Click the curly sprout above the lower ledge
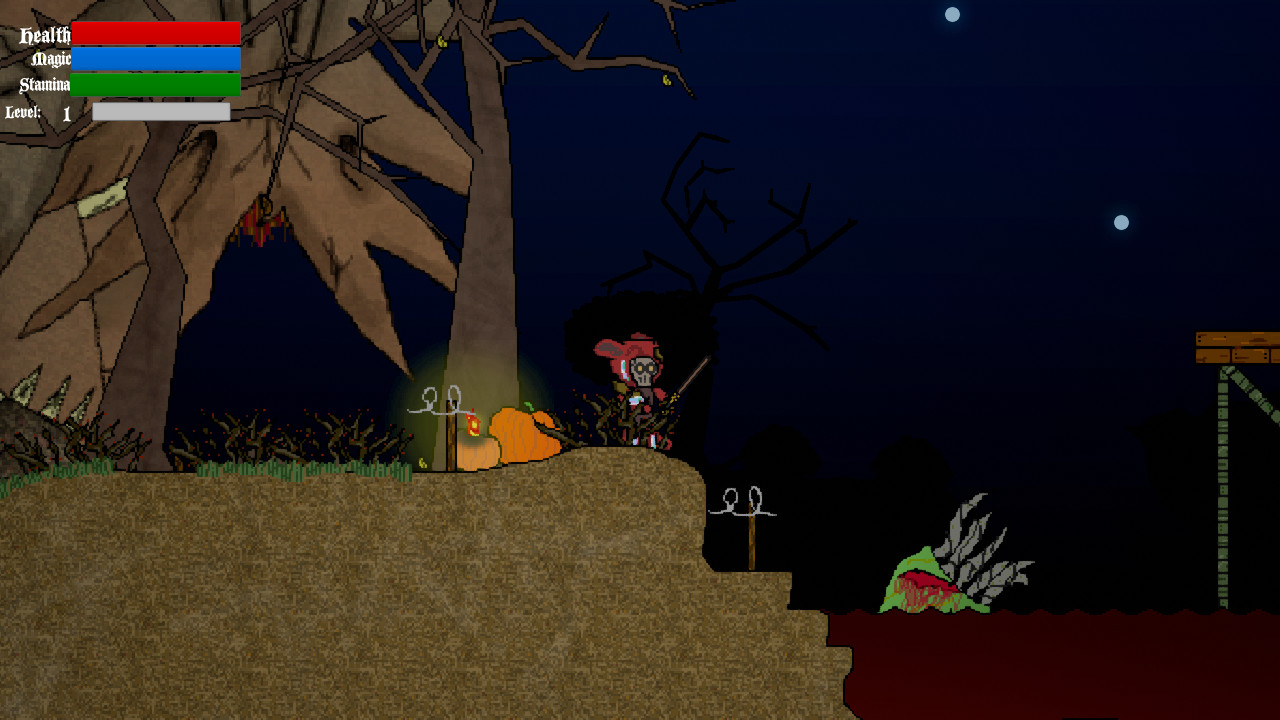Screen dimensions: 1280x720 [x=740, y=500]
